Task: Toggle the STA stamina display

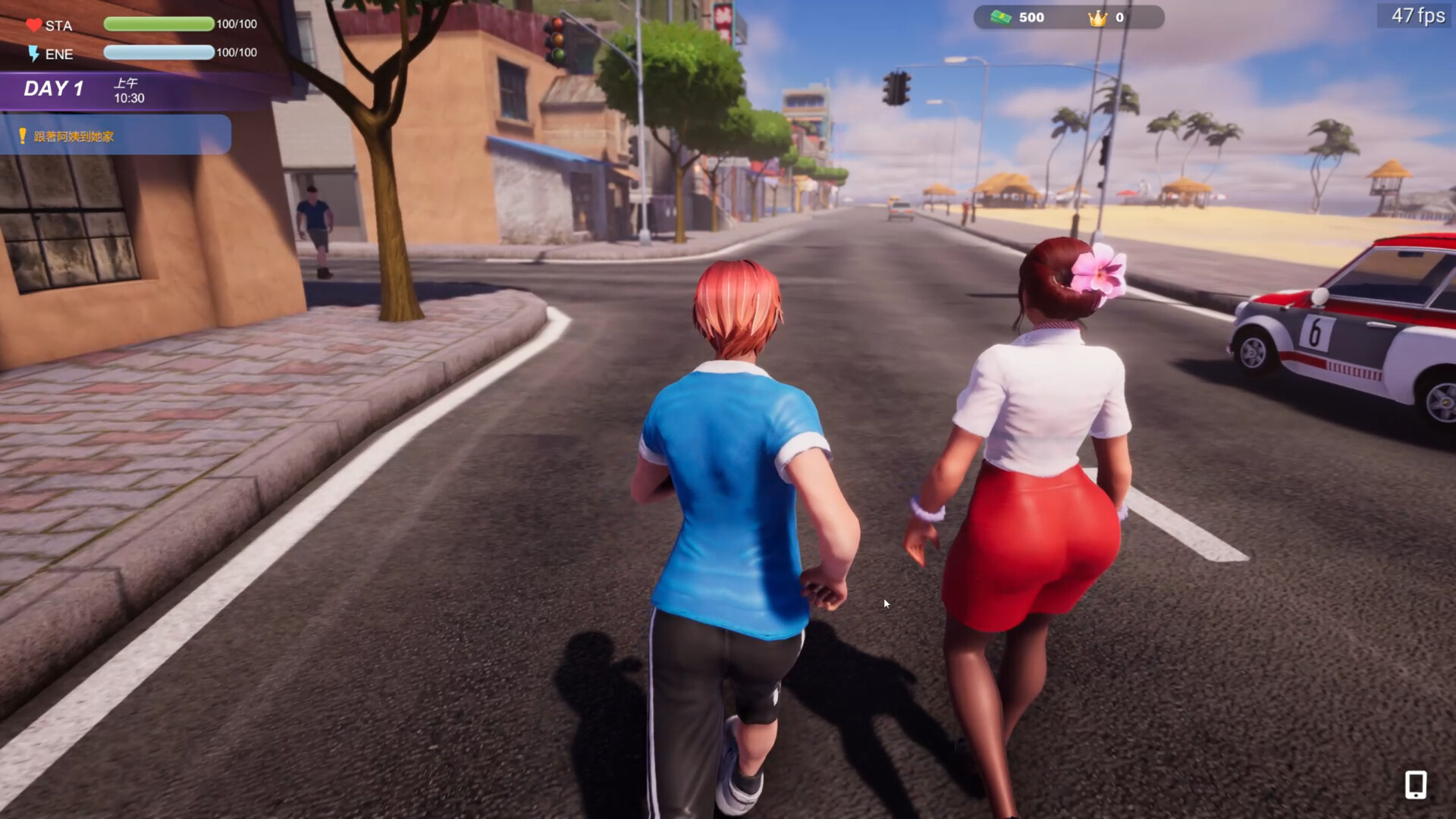Action: coord(58,26)
